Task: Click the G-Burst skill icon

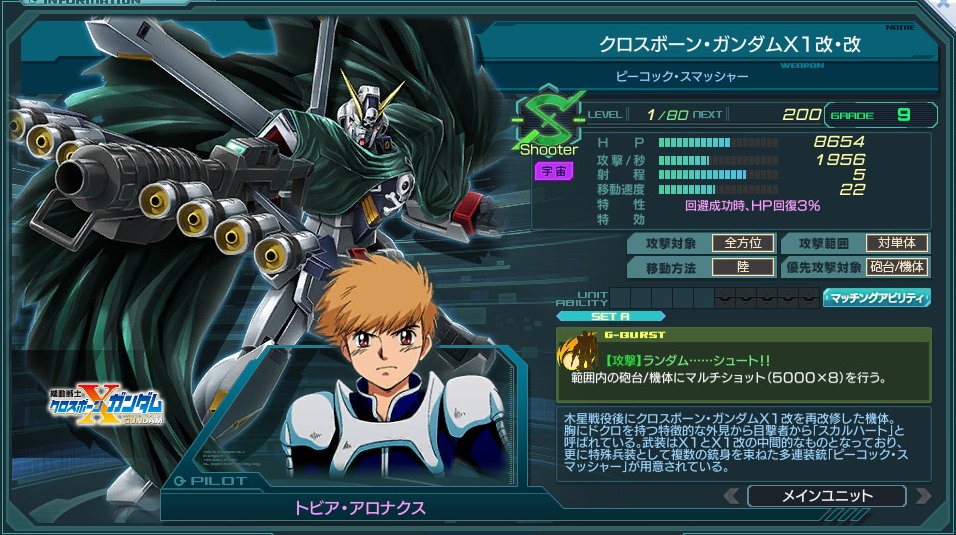Action: 577,357
